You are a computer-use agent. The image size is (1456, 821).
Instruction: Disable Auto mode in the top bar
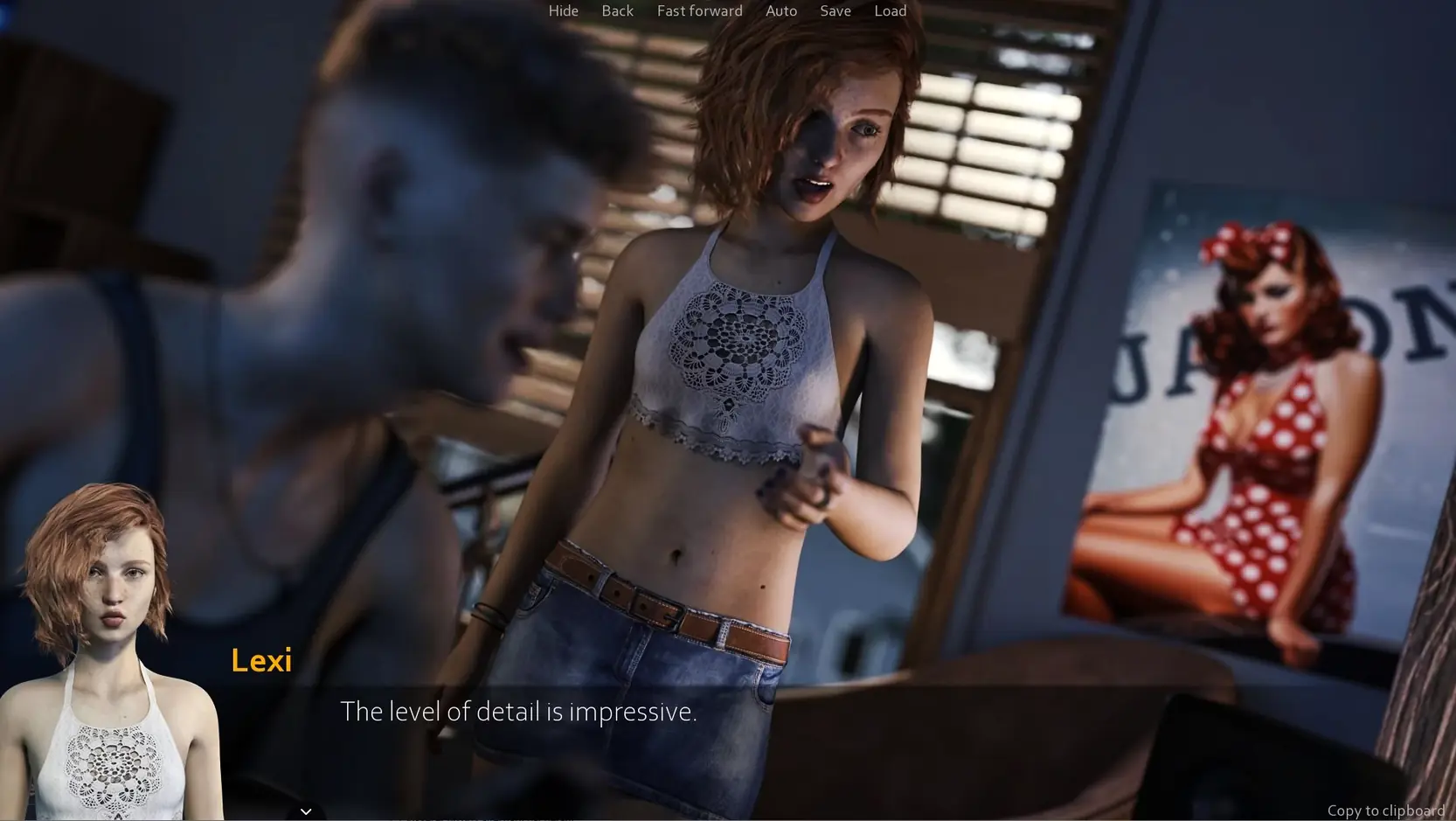click(x=780, y=10)
